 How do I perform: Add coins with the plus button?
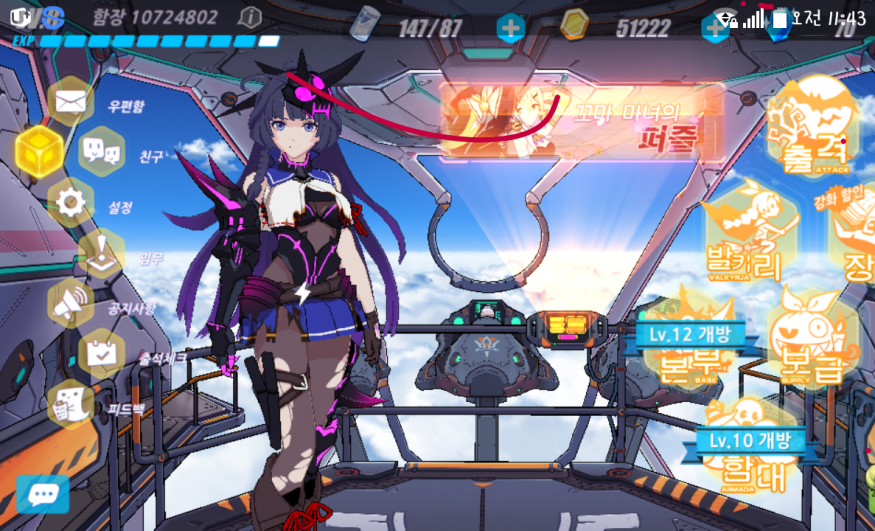pos(714,27)
